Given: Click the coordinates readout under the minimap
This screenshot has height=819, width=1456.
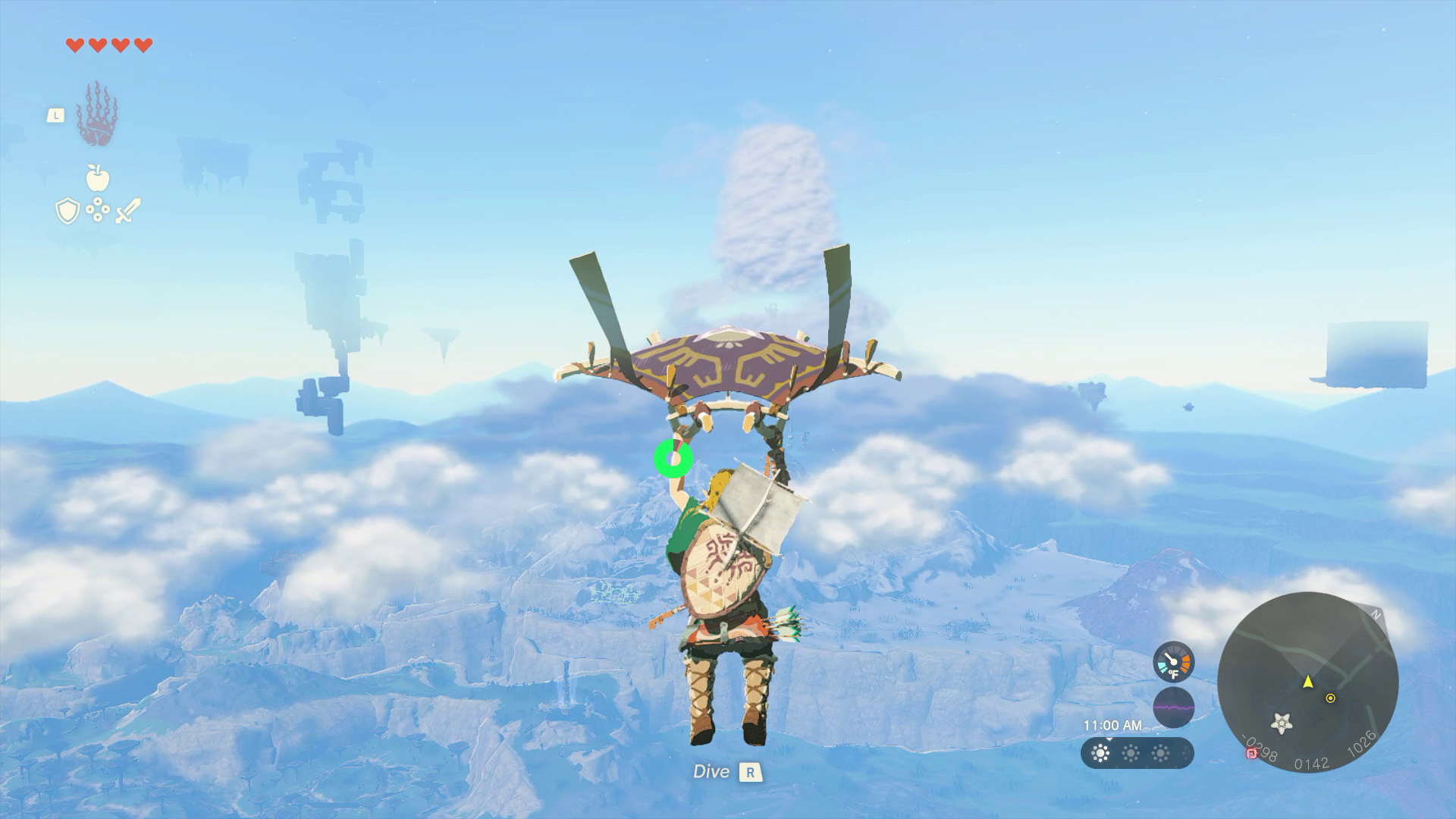Looking at the screenshot, I should (x=1312, y=764).
